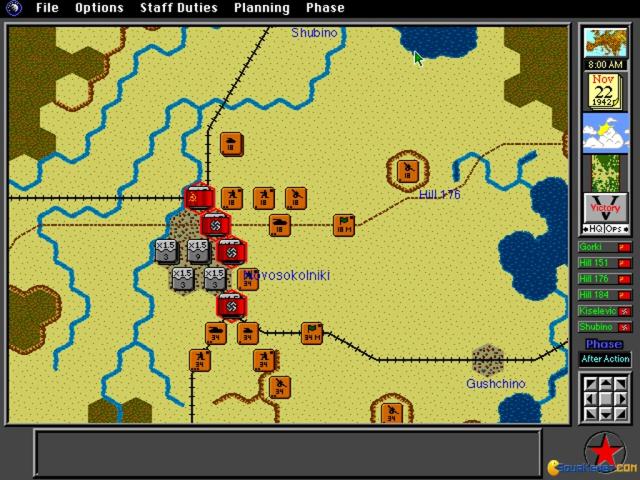The image size is (640, 480).
Task: Open the Planning menu
Action: click(x=261, y=8)
